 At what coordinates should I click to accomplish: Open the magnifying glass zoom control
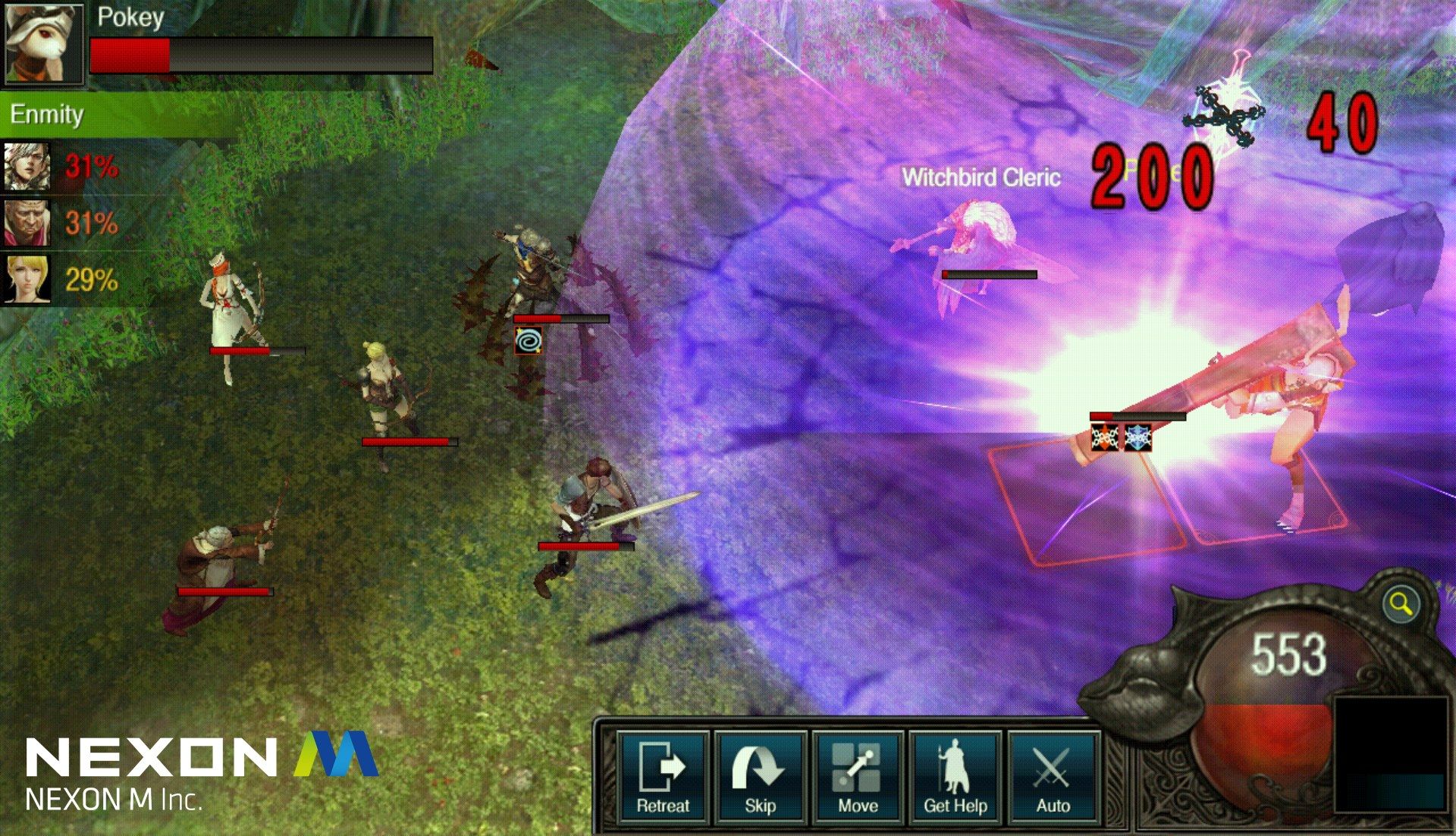tap(1400, 605)
